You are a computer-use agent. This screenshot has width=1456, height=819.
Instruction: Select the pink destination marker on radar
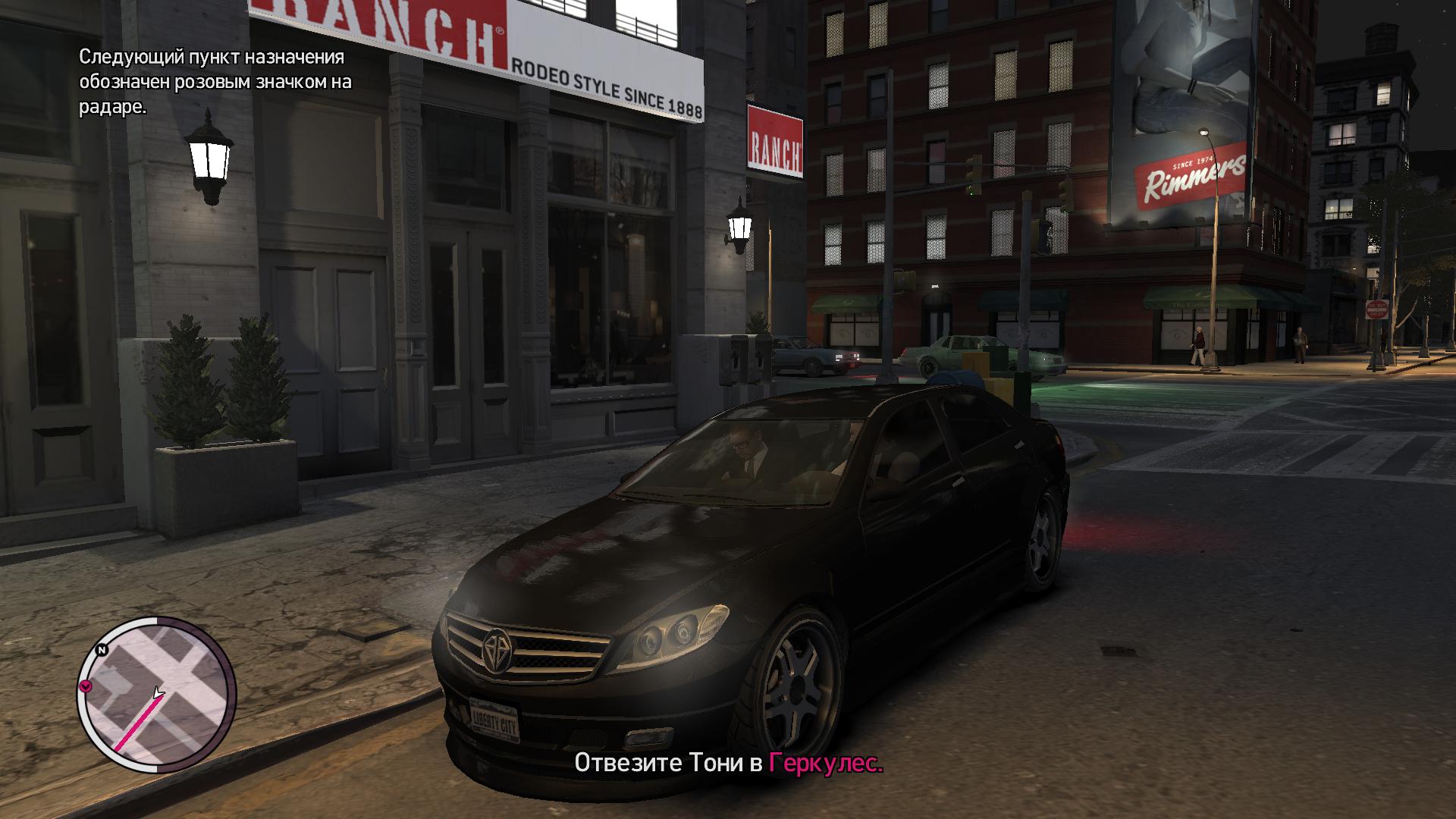pos(86,686)
